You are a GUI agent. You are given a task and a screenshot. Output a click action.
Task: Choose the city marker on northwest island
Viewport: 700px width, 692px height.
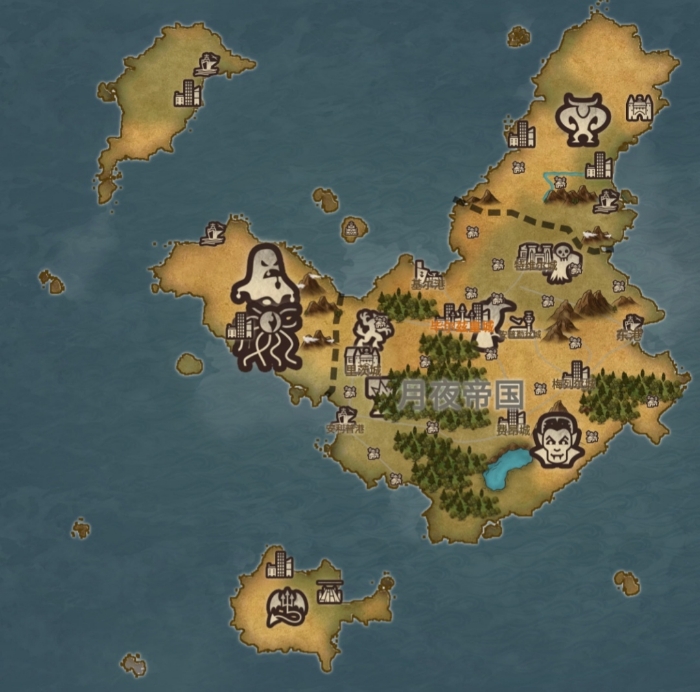[187, 93]
